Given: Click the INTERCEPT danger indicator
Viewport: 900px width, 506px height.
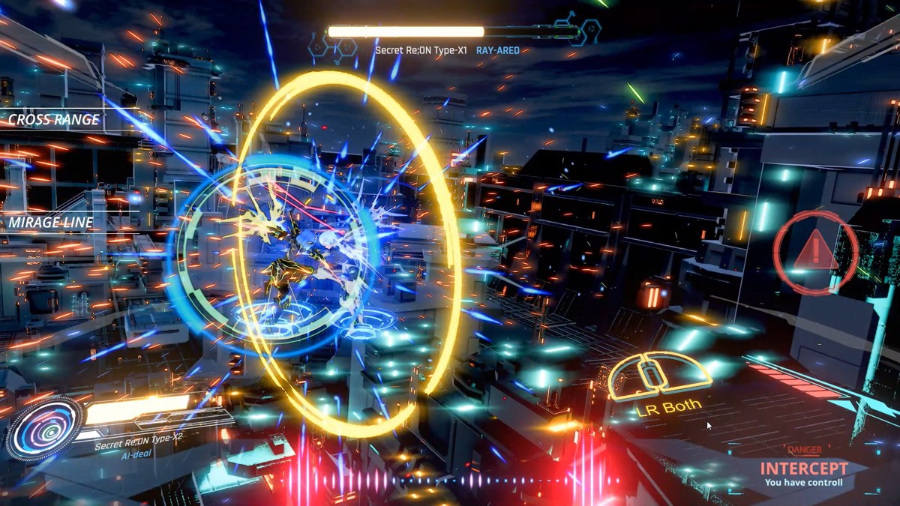Looking at the screenshot, I should pos(803,468).
